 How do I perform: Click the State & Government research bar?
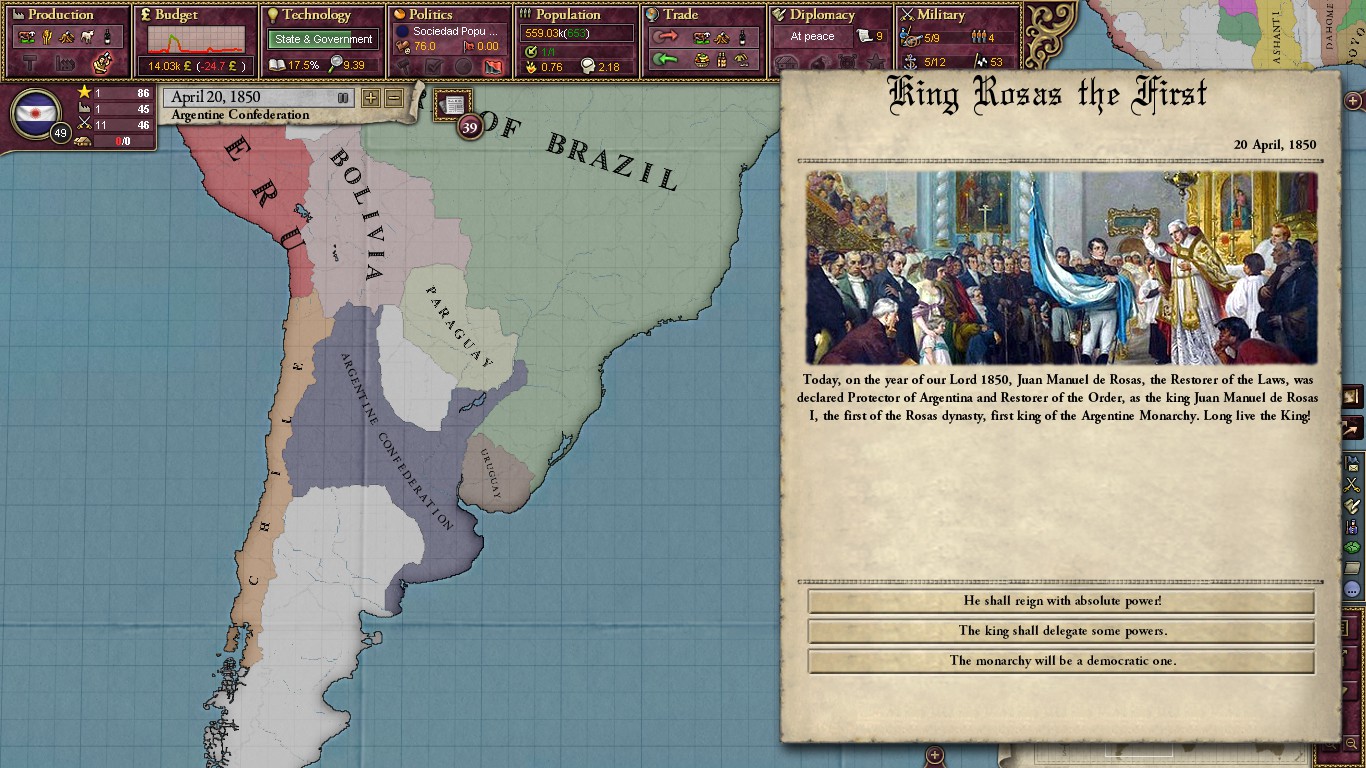(323, 40)
